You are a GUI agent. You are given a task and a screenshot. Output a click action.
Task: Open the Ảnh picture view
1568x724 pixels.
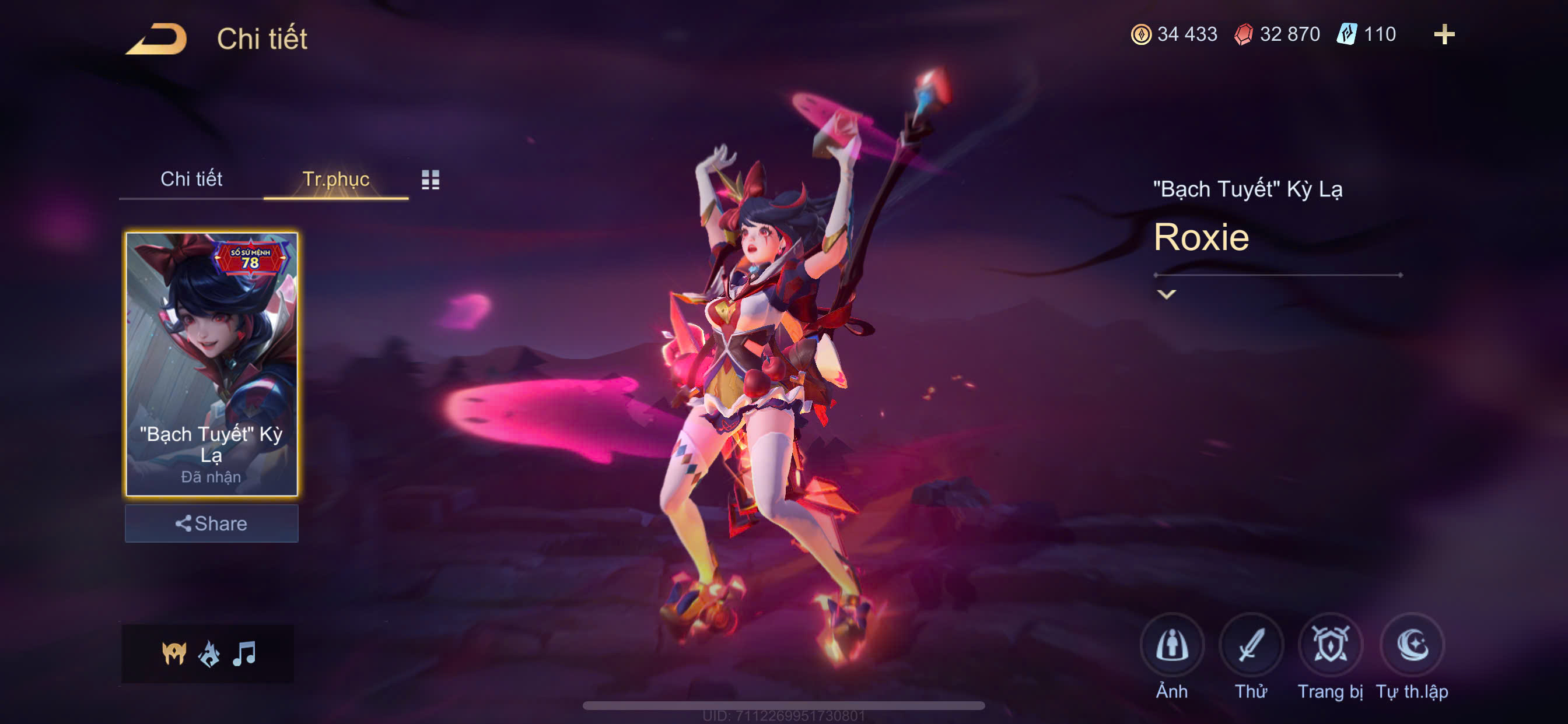[x=1171, y=646]
